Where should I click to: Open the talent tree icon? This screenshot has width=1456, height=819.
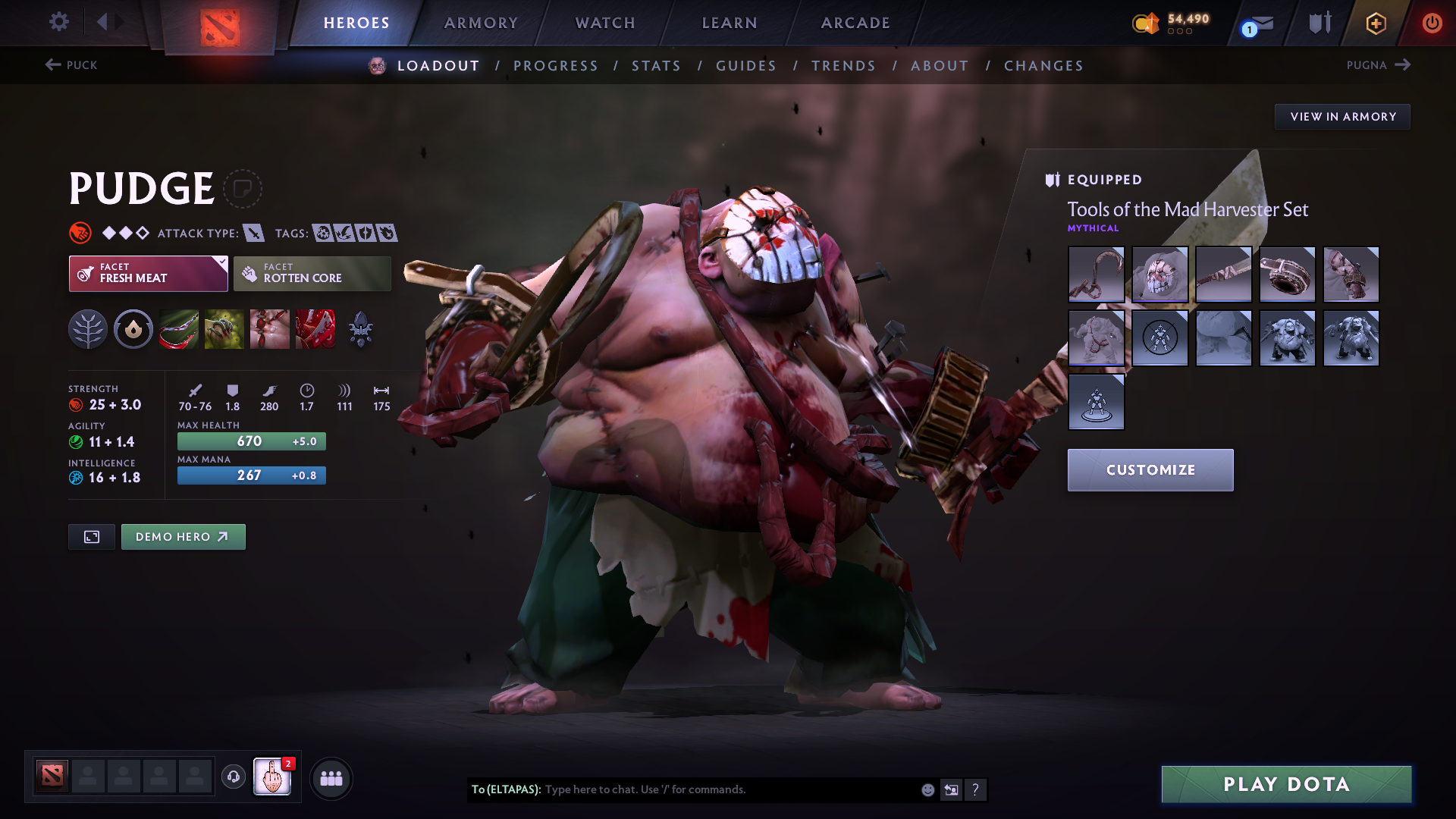88,329
